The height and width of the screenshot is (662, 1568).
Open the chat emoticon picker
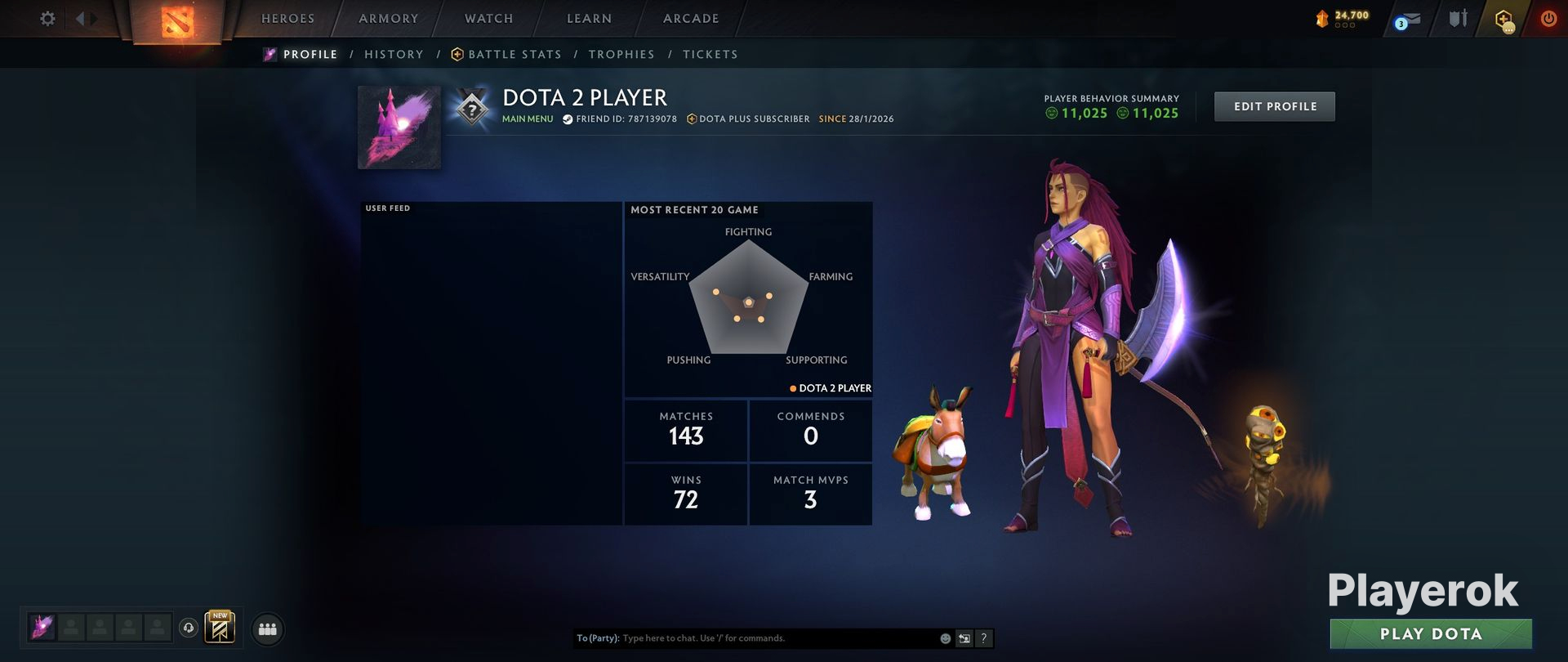click(x=946, y=638)
